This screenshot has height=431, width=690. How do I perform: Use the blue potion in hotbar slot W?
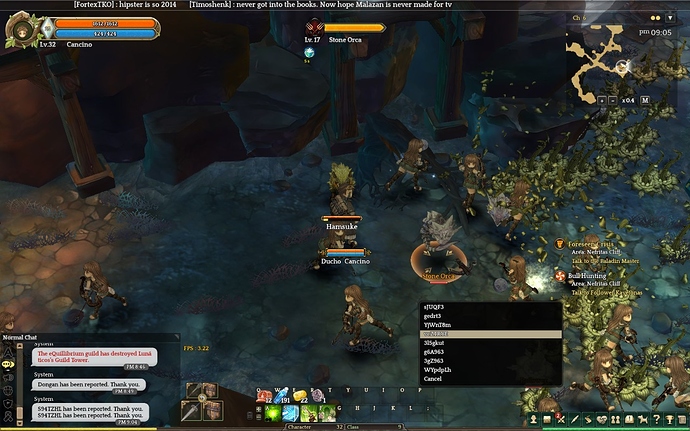[x=282, y=397]
